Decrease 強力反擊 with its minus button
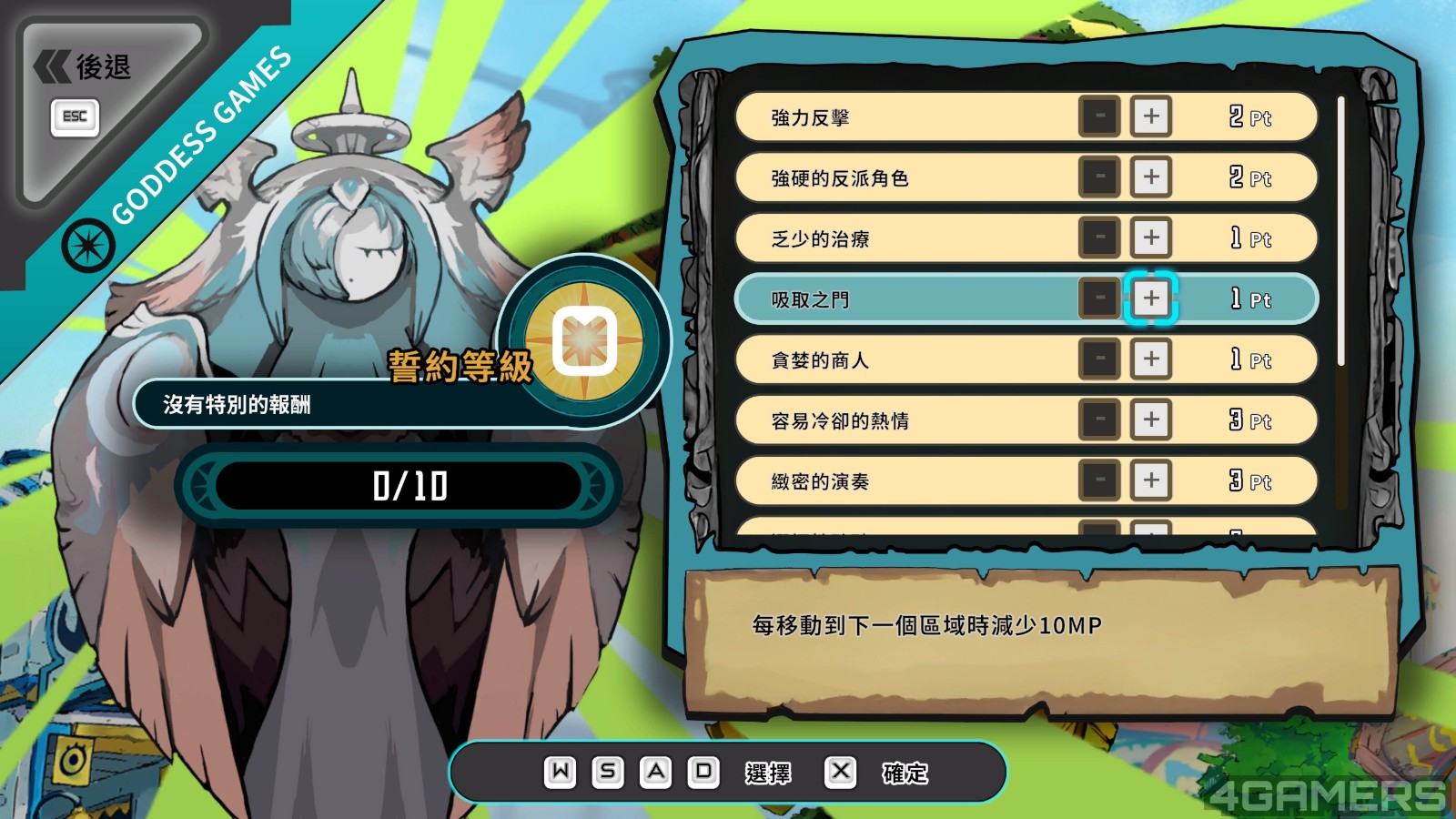This screenshot has width=1456, height=819. (1099, 116)
